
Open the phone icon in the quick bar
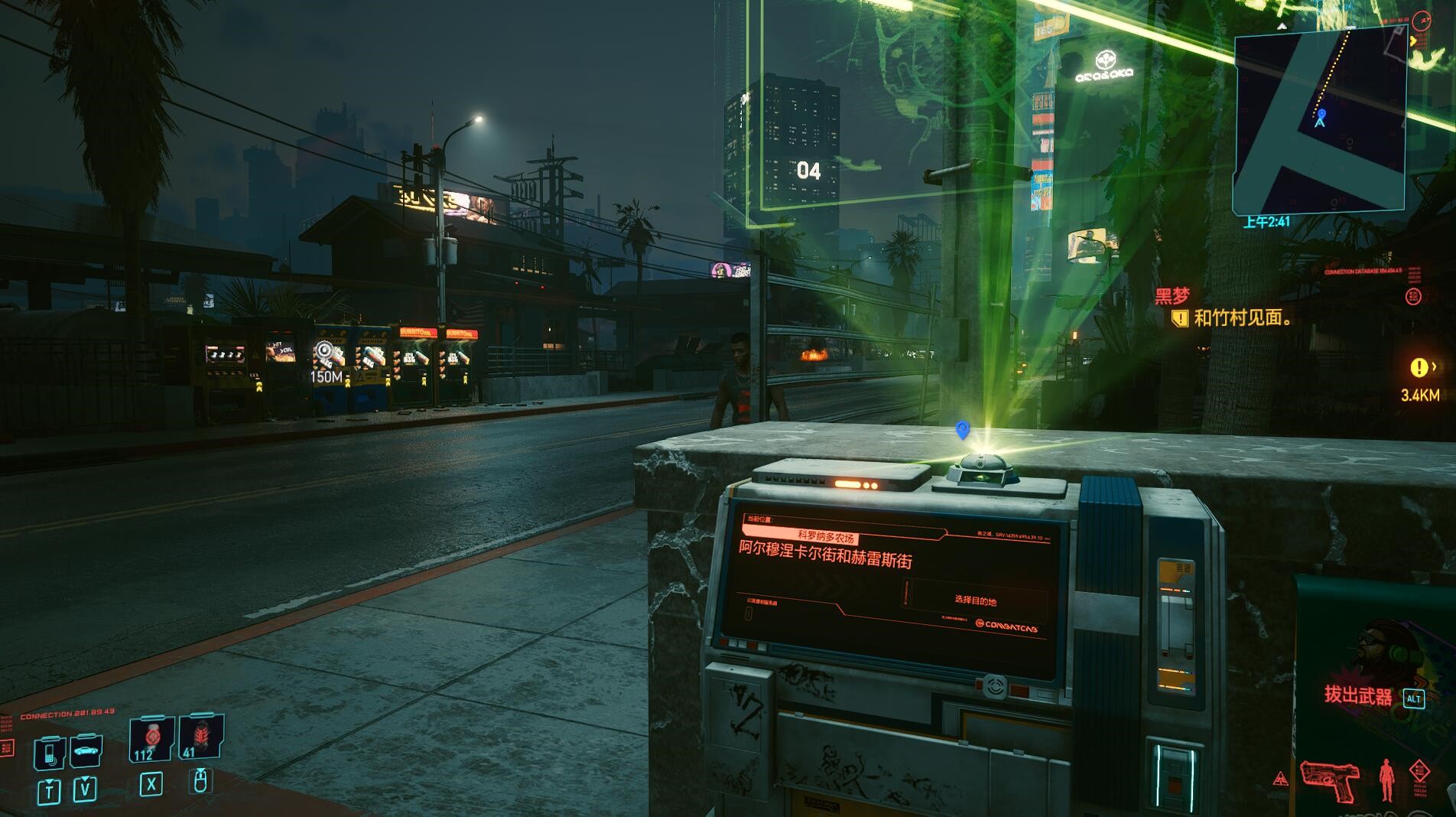(49, 753)
